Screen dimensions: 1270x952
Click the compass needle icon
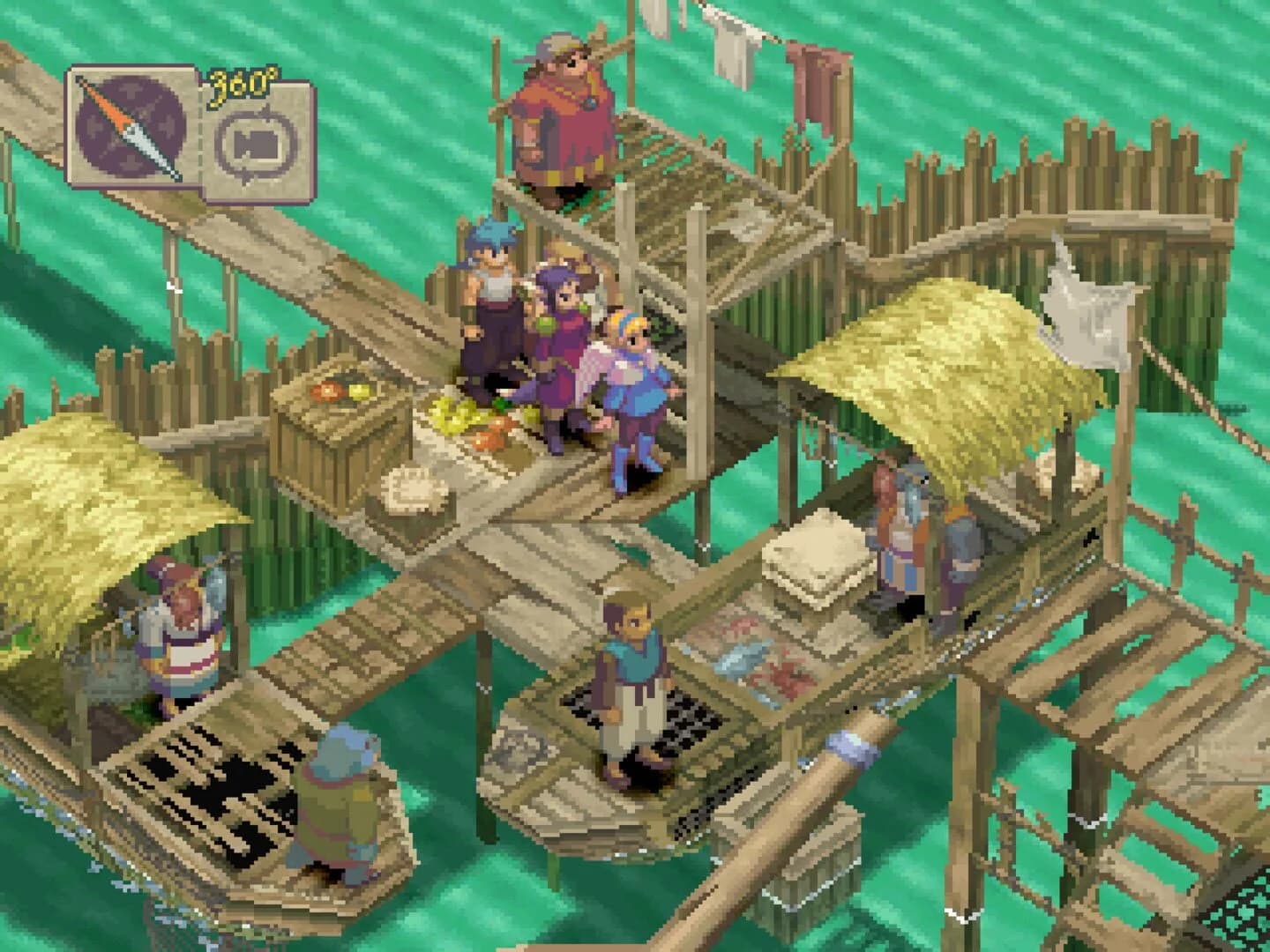(129, 128)
